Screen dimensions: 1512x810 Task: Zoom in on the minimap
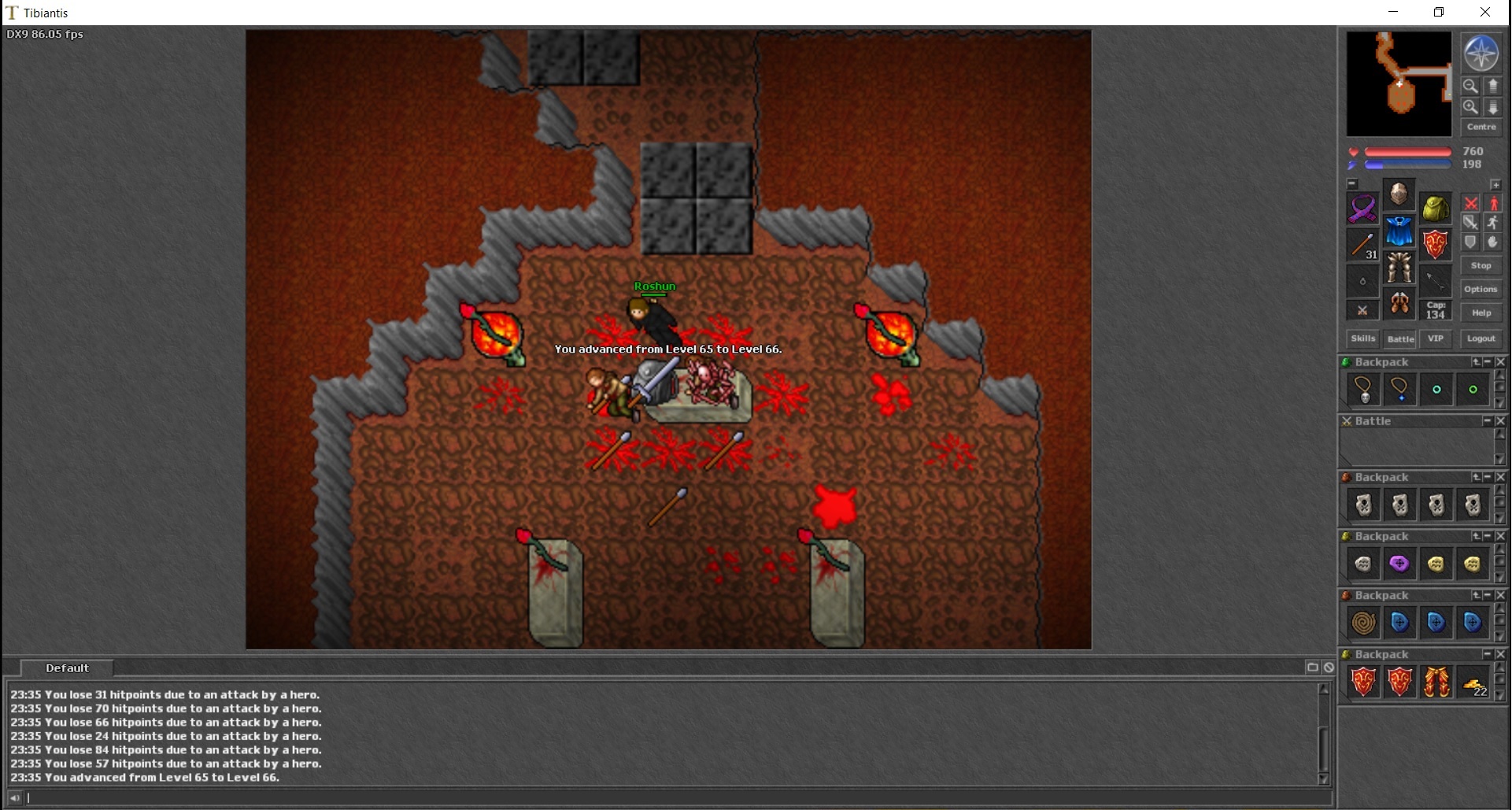(x=1469, y=106)
